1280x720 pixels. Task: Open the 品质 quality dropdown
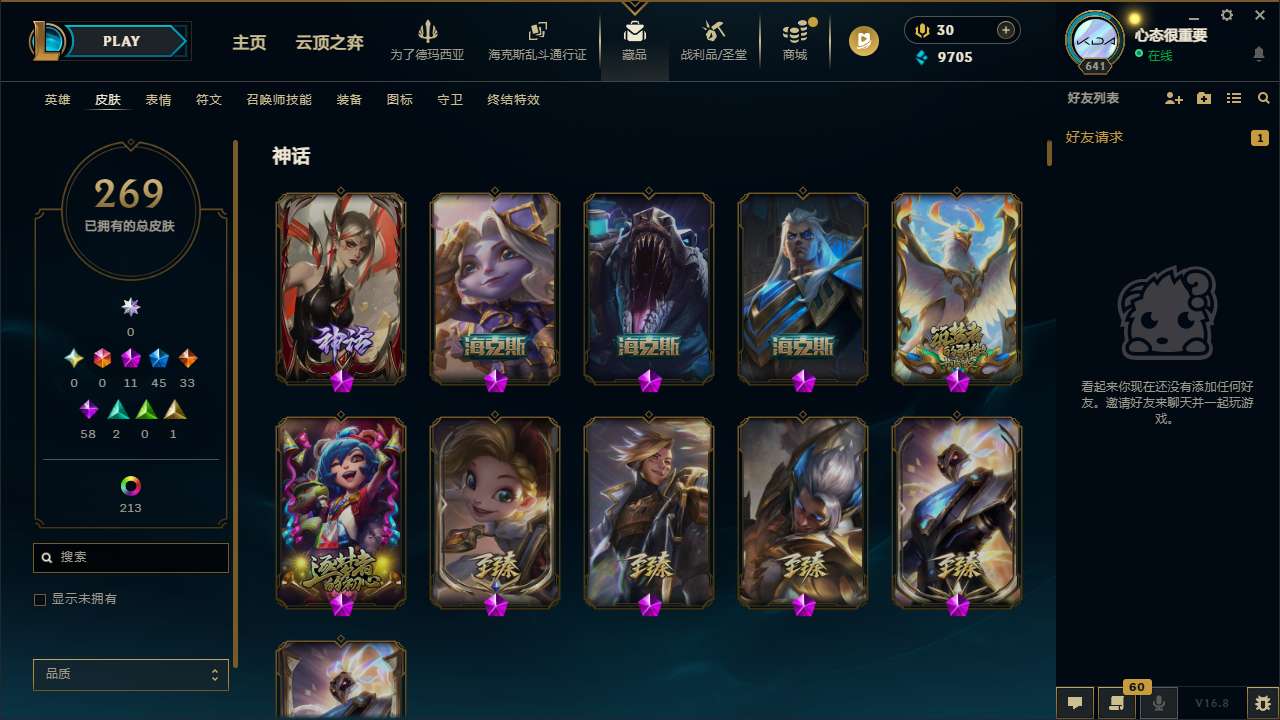(x=130, y=674)
